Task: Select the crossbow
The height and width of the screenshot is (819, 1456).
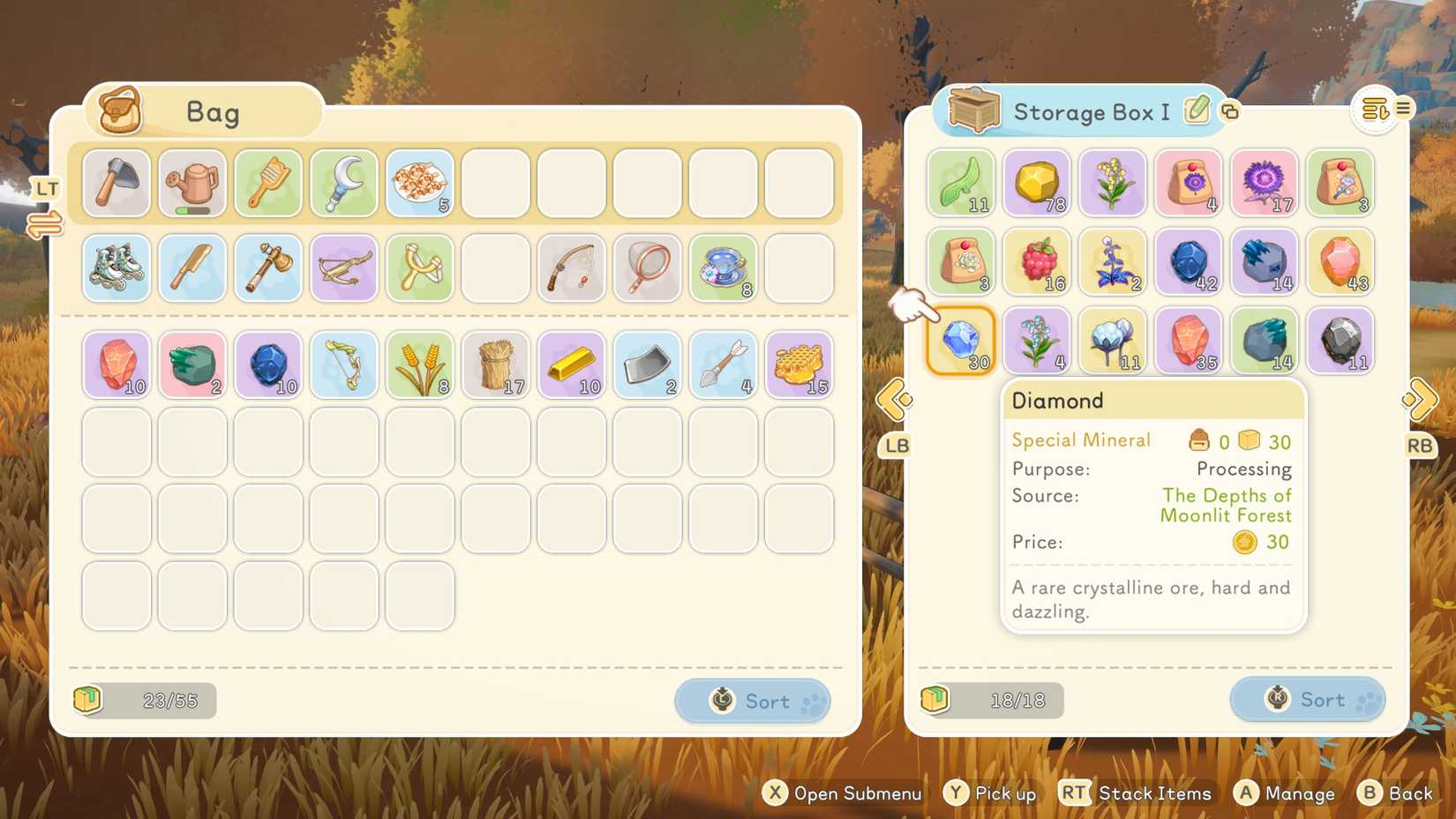Action: (343, 268)
